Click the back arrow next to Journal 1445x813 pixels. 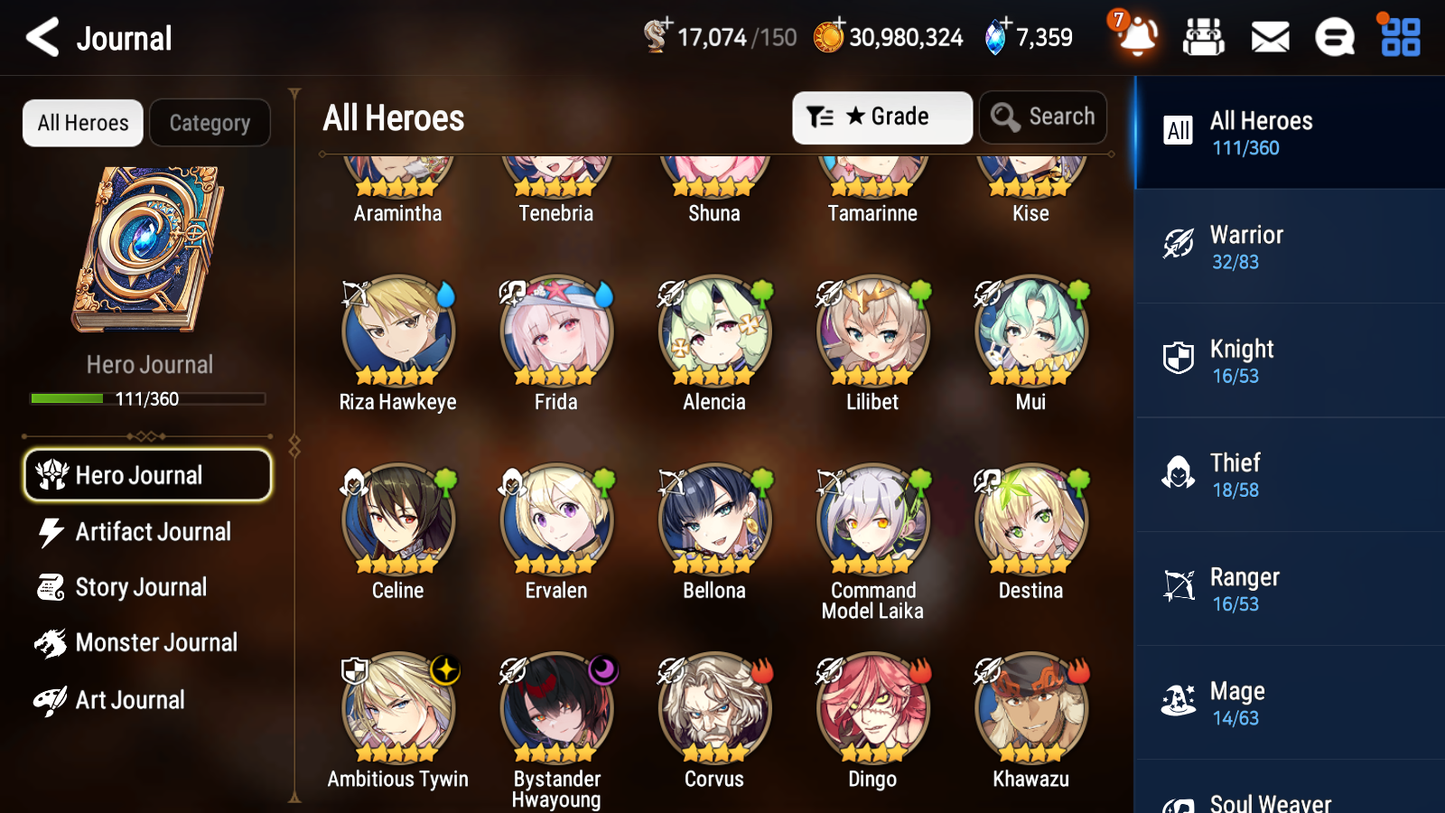42,37
